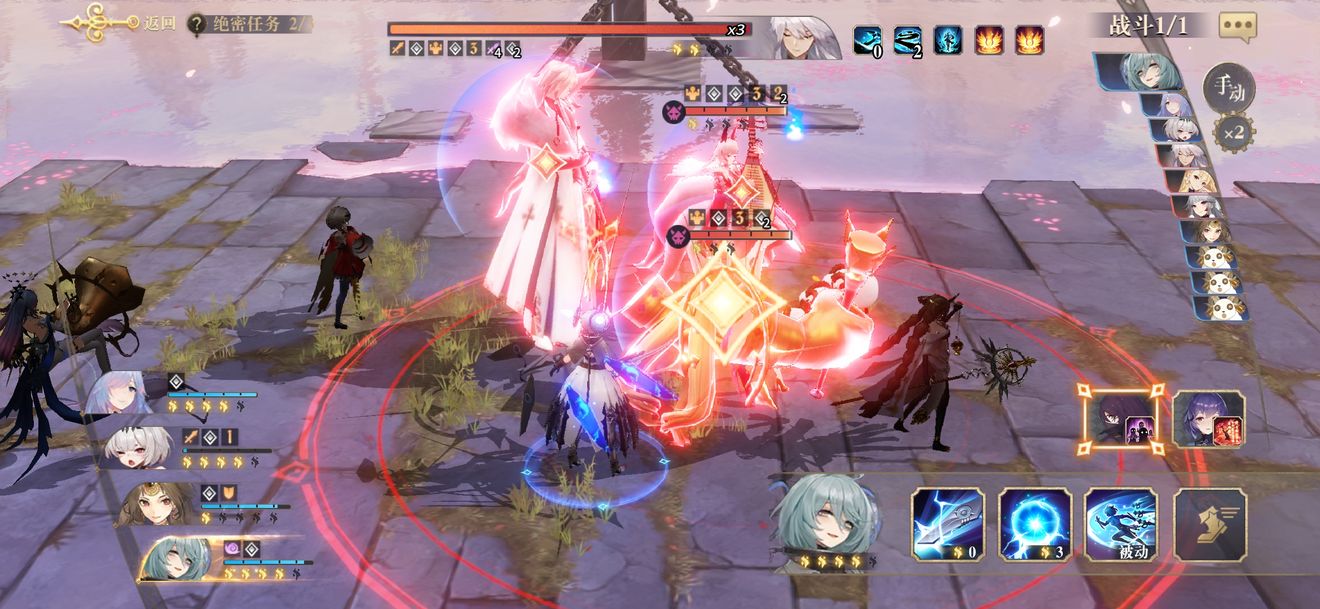Viewport: 1320px width, 609px height.
Task: Select the highlighted dark-haired support character card
Action: click(1120, 419)
